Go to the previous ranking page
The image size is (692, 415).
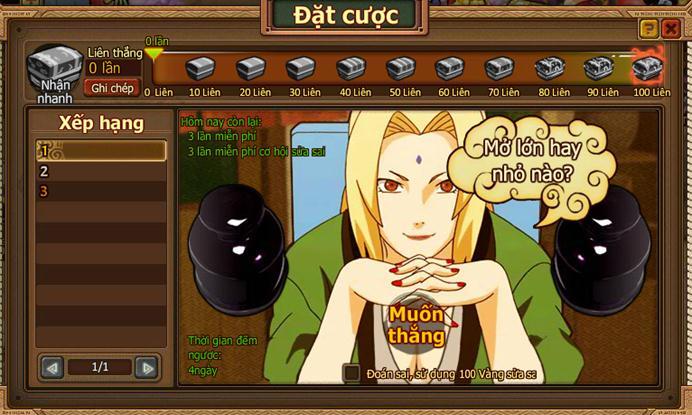point(52,368)
